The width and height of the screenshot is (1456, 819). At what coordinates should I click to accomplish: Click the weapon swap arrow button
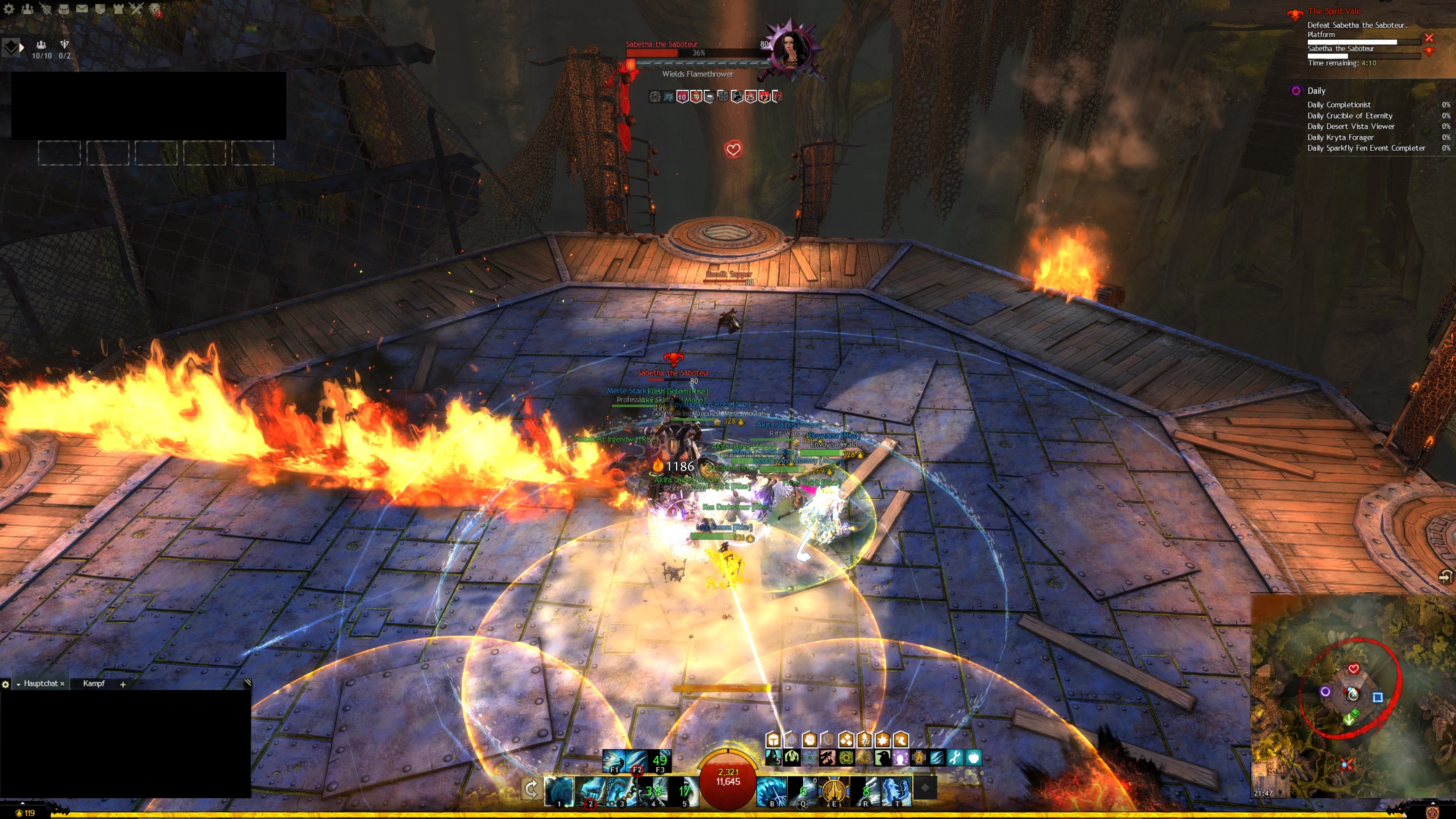(531, 789)
